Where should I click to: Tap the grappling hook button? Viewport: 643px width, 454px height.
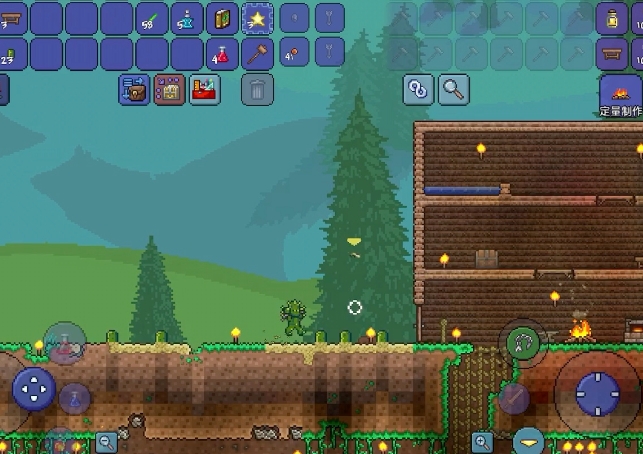pyautogui.click(x=522, y=342)
